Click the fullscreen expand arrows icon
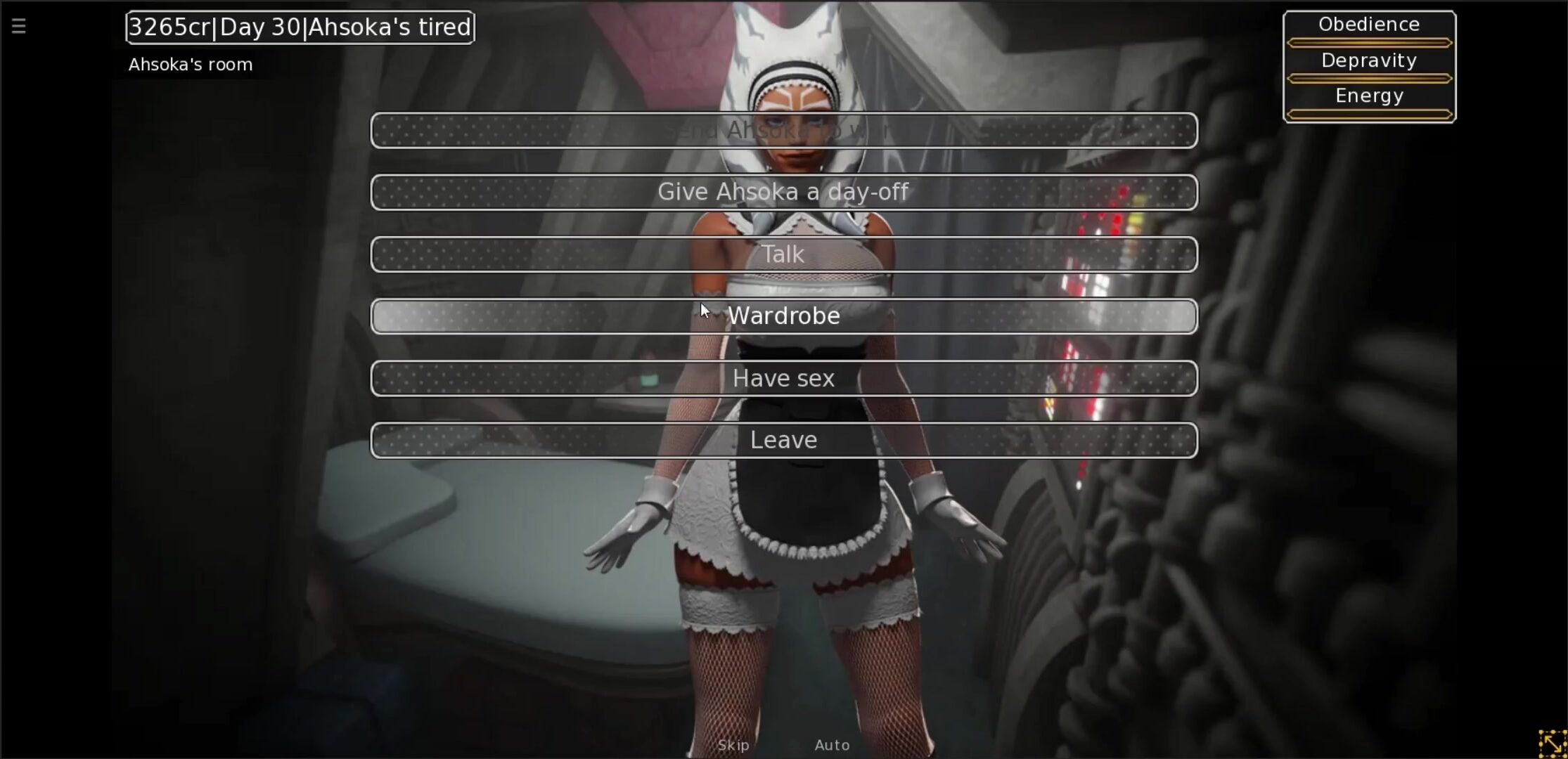 pos(1552,744)
